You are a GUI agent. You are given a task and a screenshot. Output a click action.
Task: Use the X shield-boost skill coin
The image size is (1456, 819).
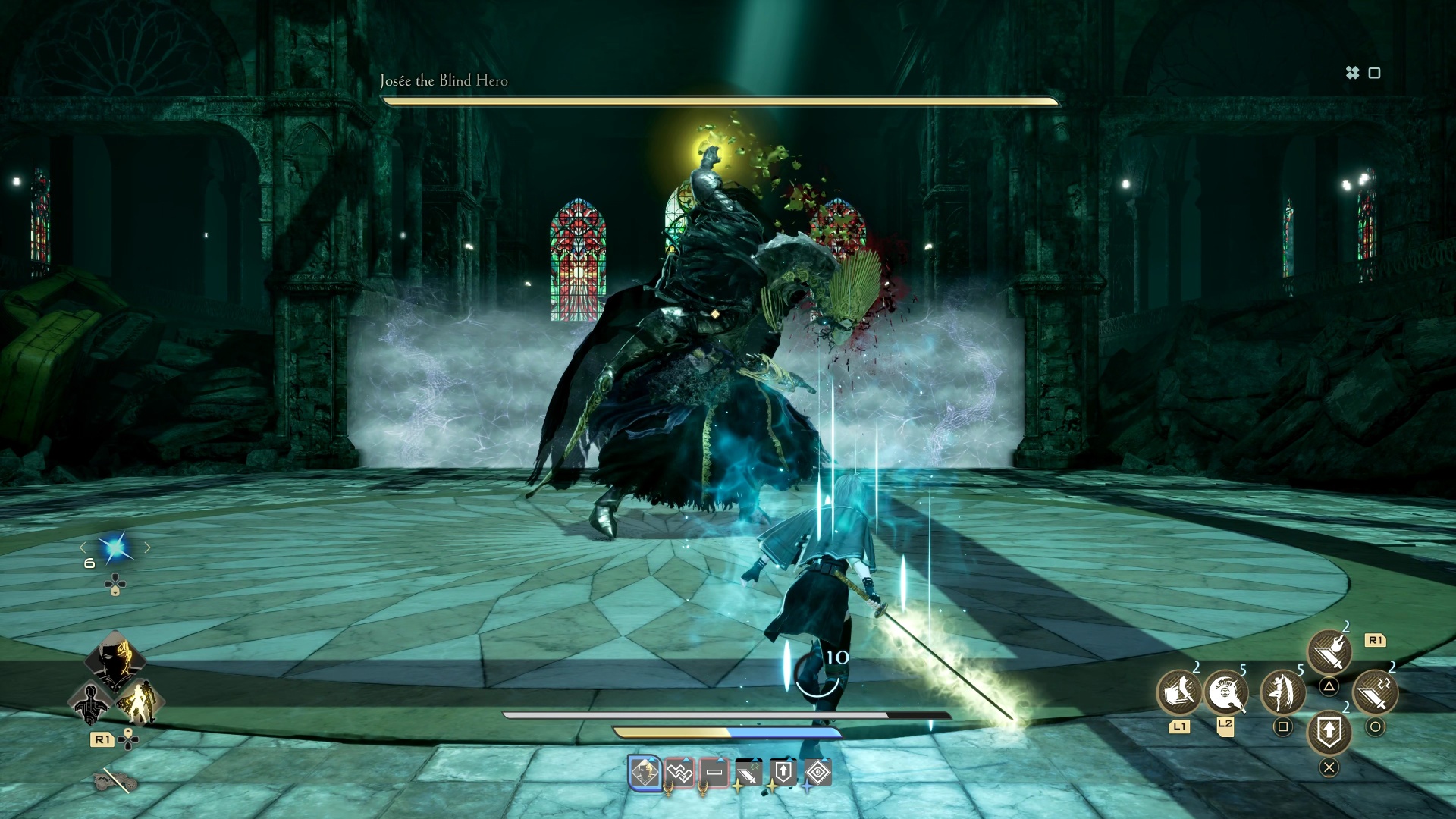(x=1329, y=733)
